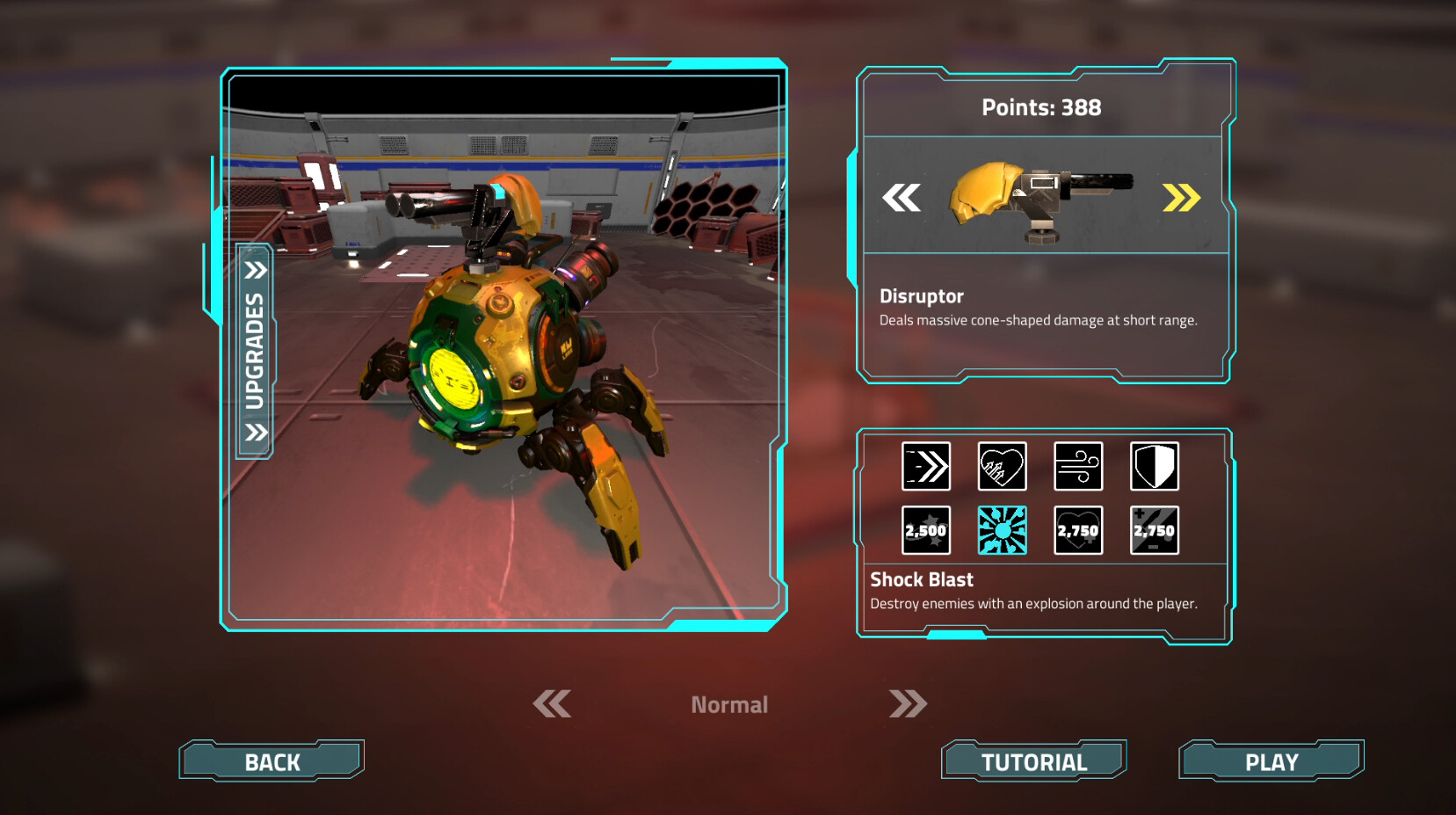Image resolution: width=1456 pixels, height=815 pixels.
Task: Return to main menu via BACK
Action: [271, 760]
